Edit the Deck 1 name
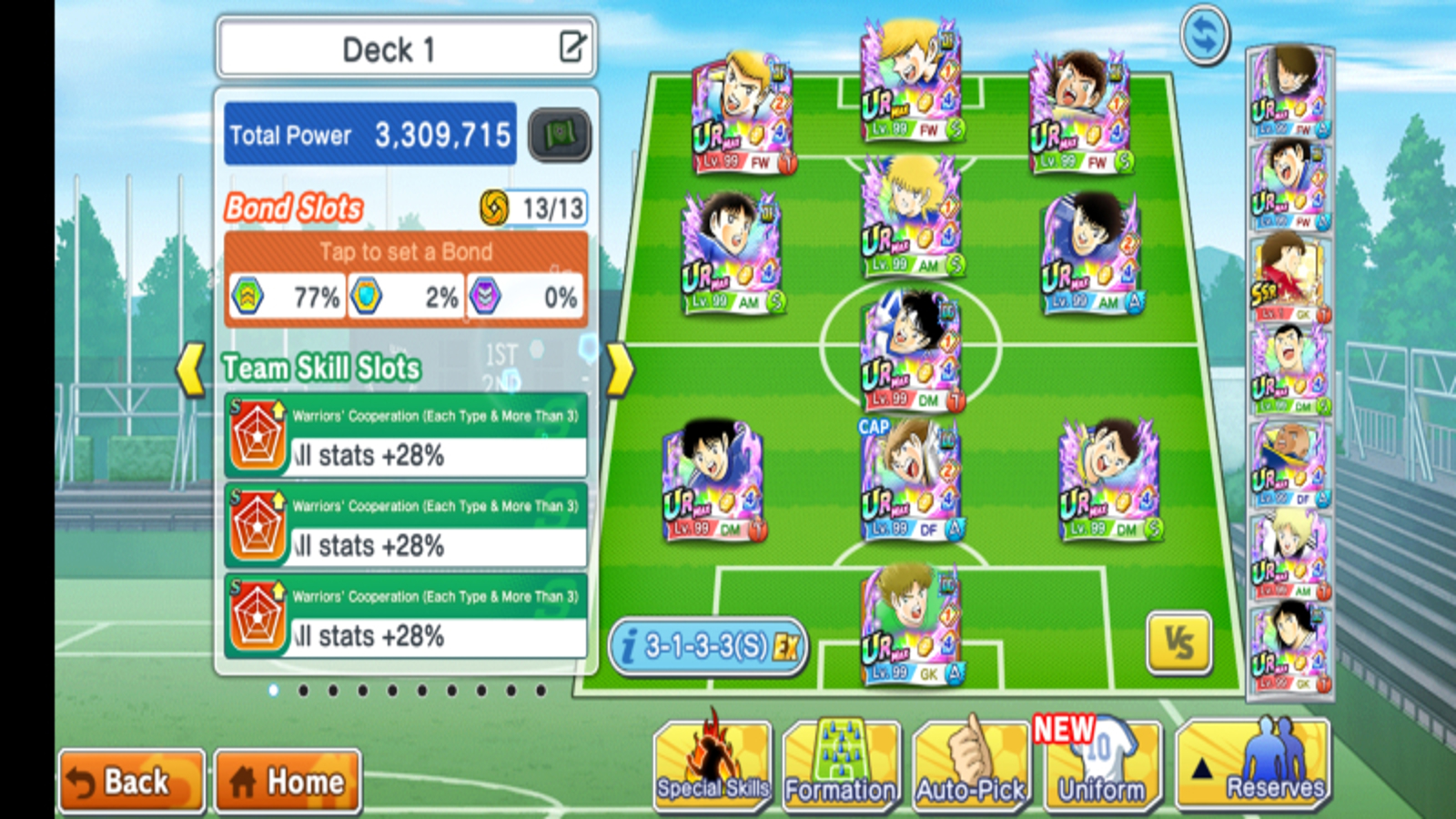Viewport: 1456px width, 819px height. [x=572, y=46]
